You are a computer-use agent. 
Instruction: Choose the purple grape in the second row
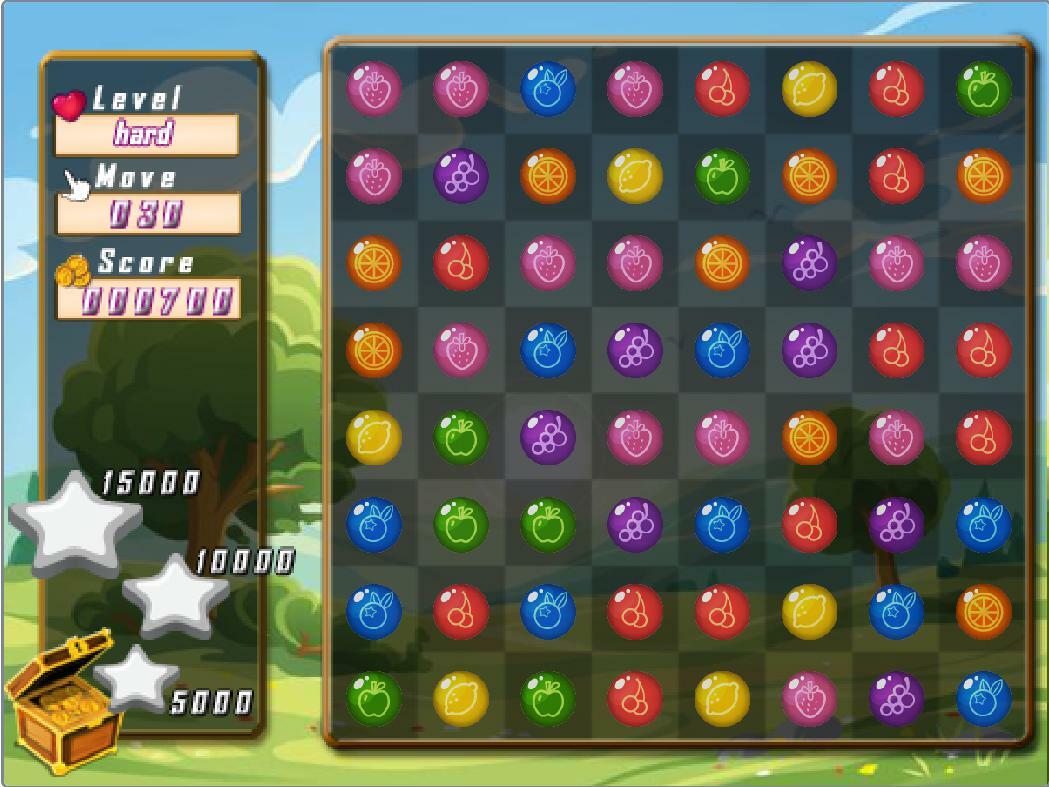pos(461,176)
